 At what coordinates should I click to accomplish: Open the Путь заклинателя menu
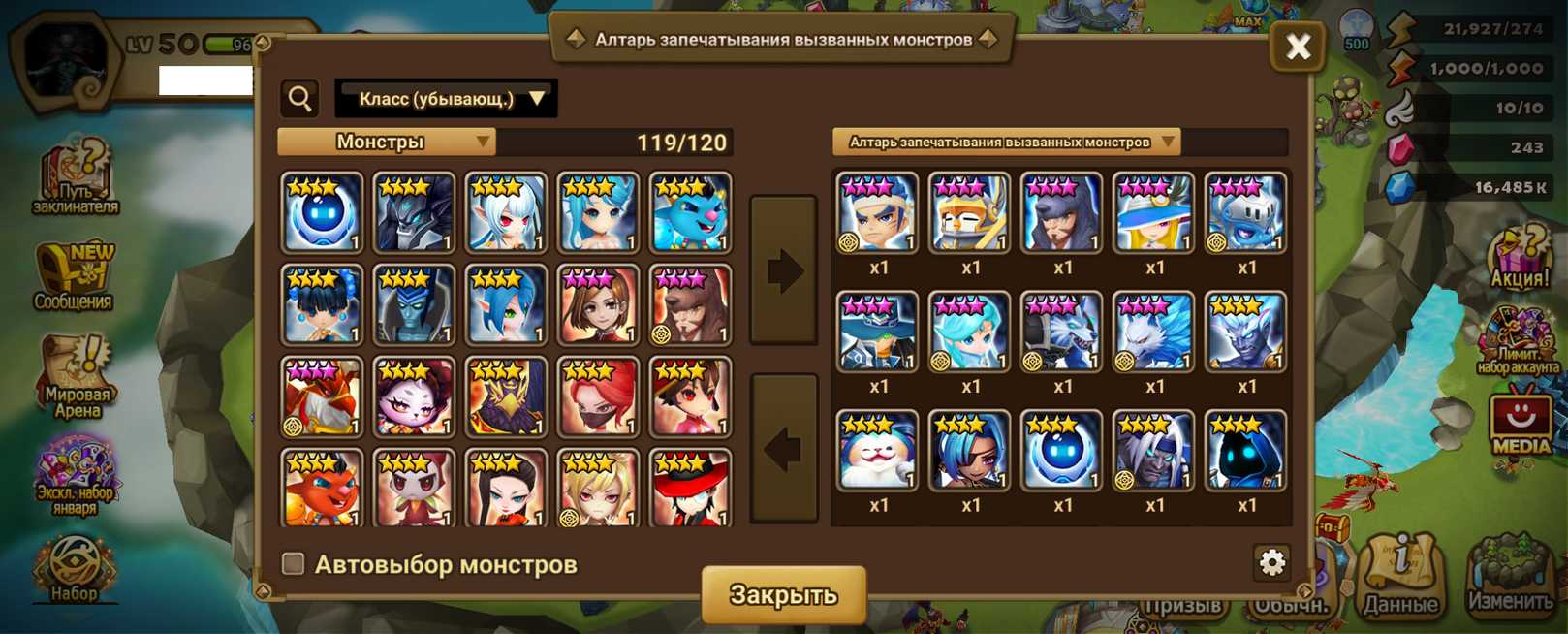[77, 177]
